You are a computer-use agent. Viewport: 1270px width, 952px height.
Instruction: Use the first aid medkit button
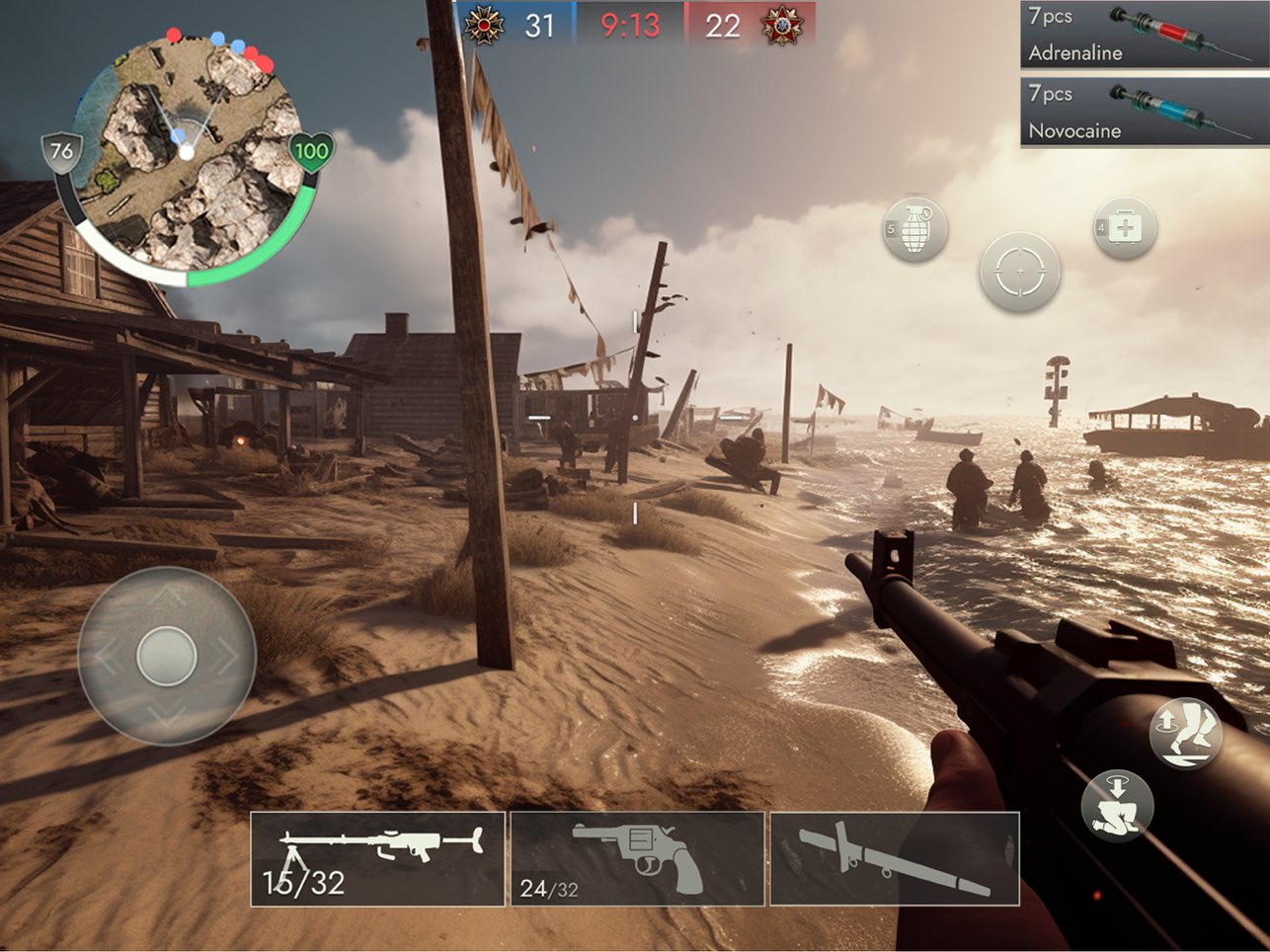point(1124,228)
